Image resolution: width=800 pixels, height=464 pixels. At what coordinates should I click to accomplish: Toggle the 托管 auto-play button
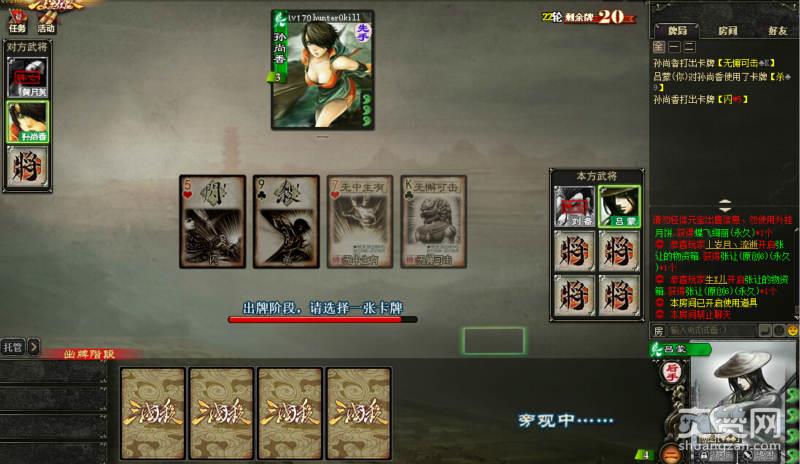12,346
